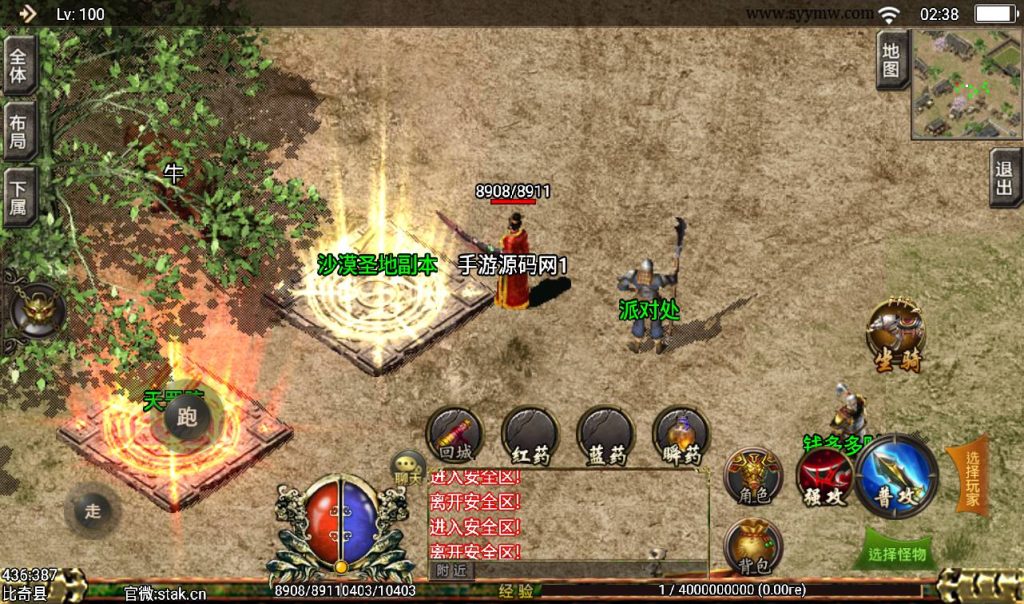The height and width of the screenshot is (604, 1024).
Task: Toggle the 跑 run button
Action: [186, 417]
